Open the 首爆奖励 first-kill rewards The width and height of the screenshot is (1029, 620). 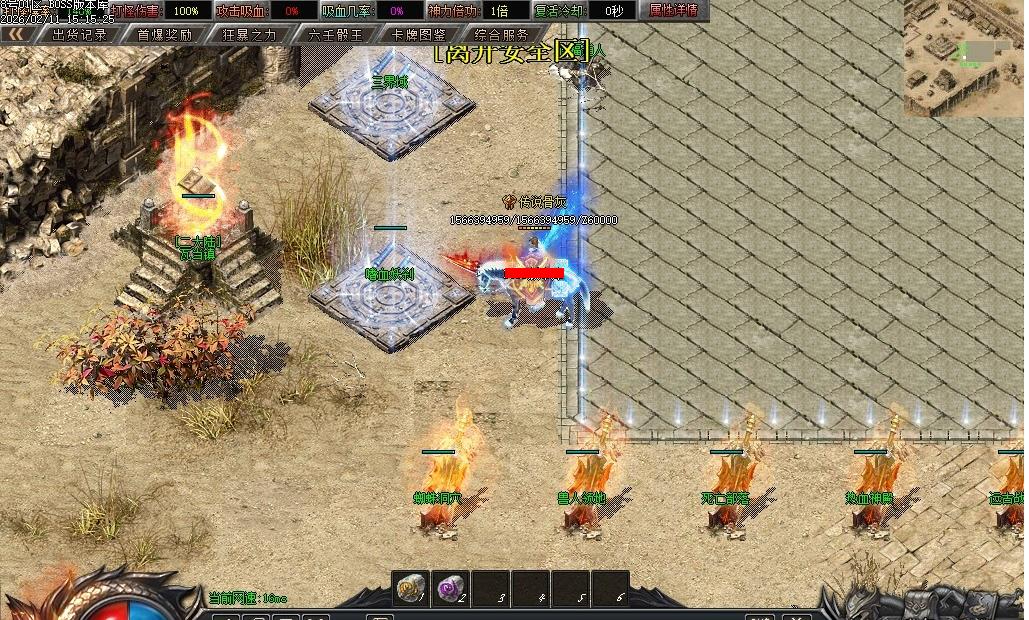click(x=164, y=34)
